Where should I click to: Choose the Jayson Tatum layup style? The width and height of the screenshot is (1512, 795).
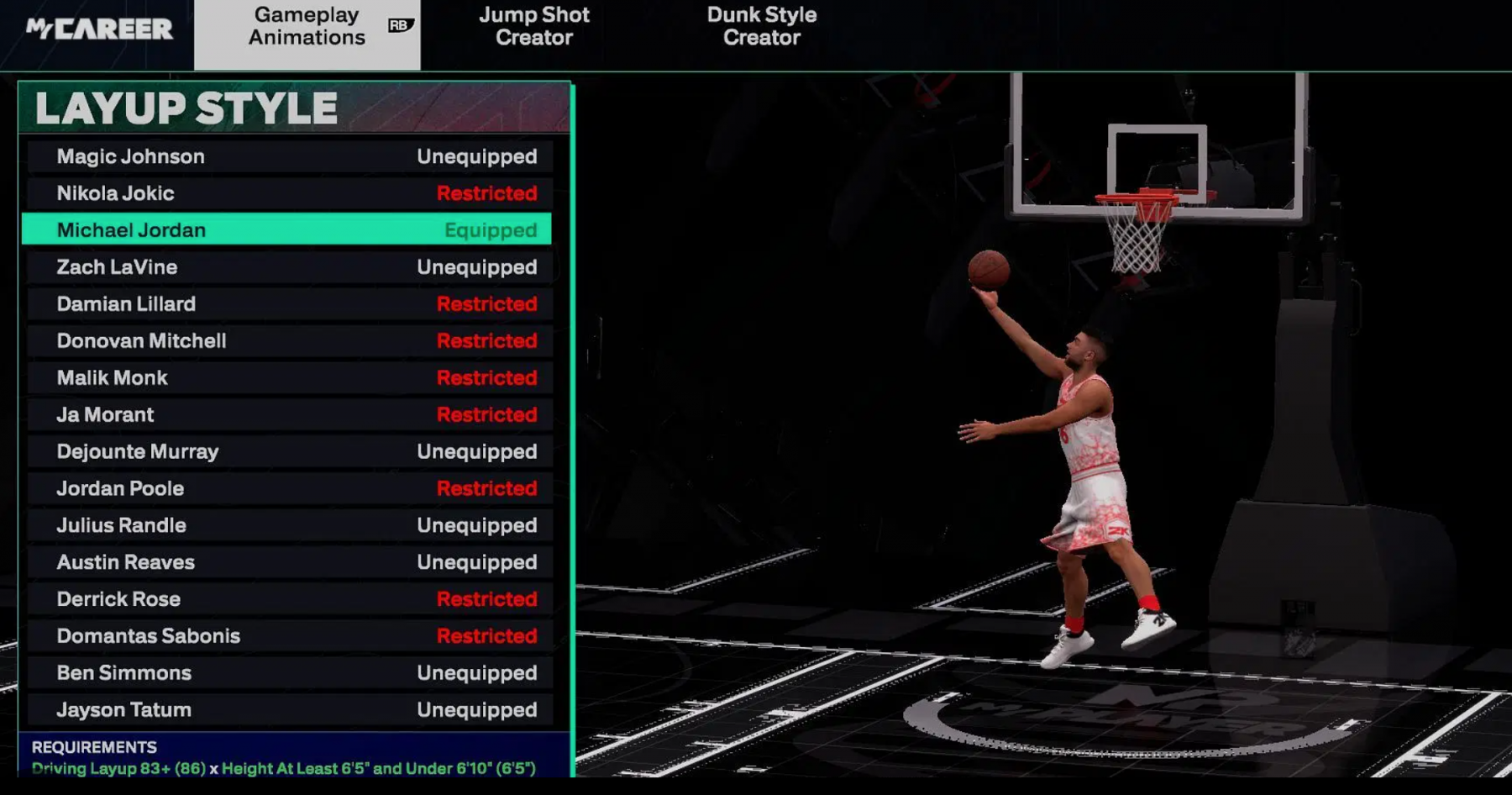pos(289,710)
